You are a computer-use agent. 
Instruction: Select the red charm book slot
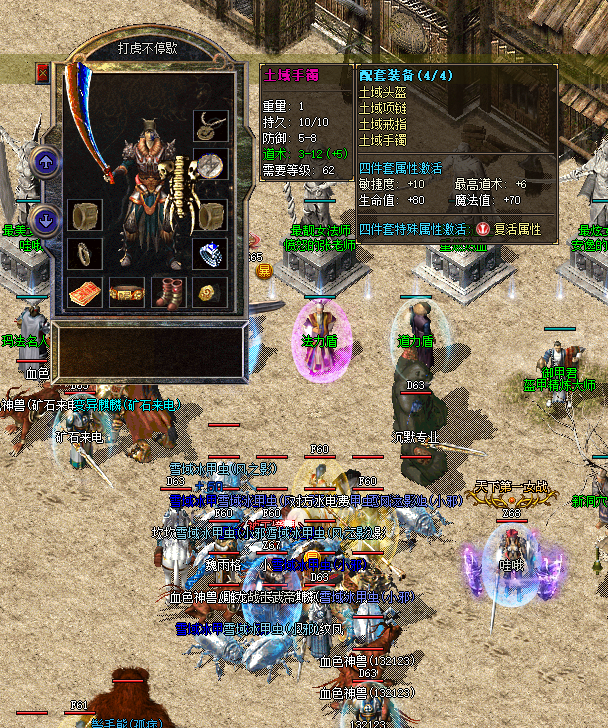click(84, 293)
